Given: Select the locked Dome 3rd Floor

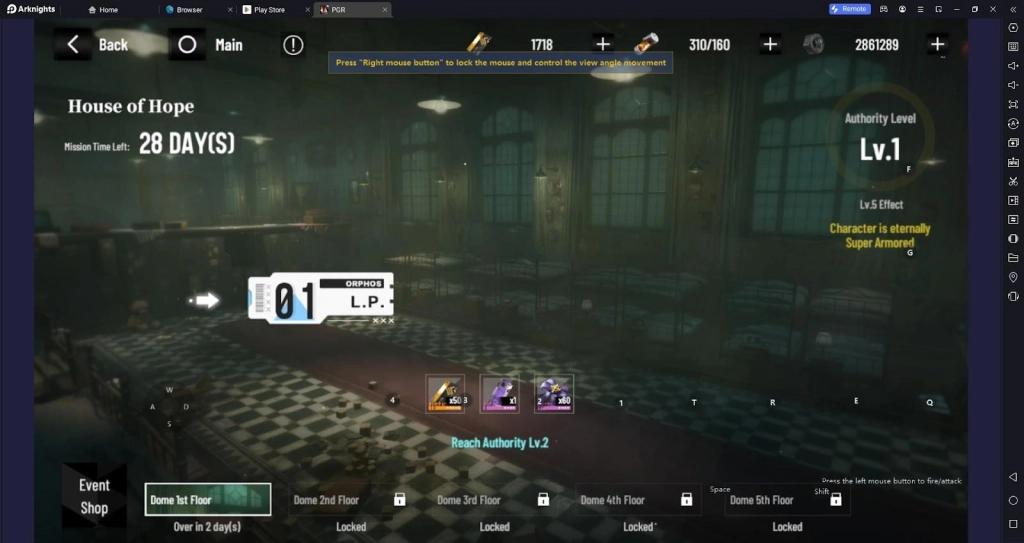Looking at the screenshot, I should pyautogui.click(x=494, y=499).
